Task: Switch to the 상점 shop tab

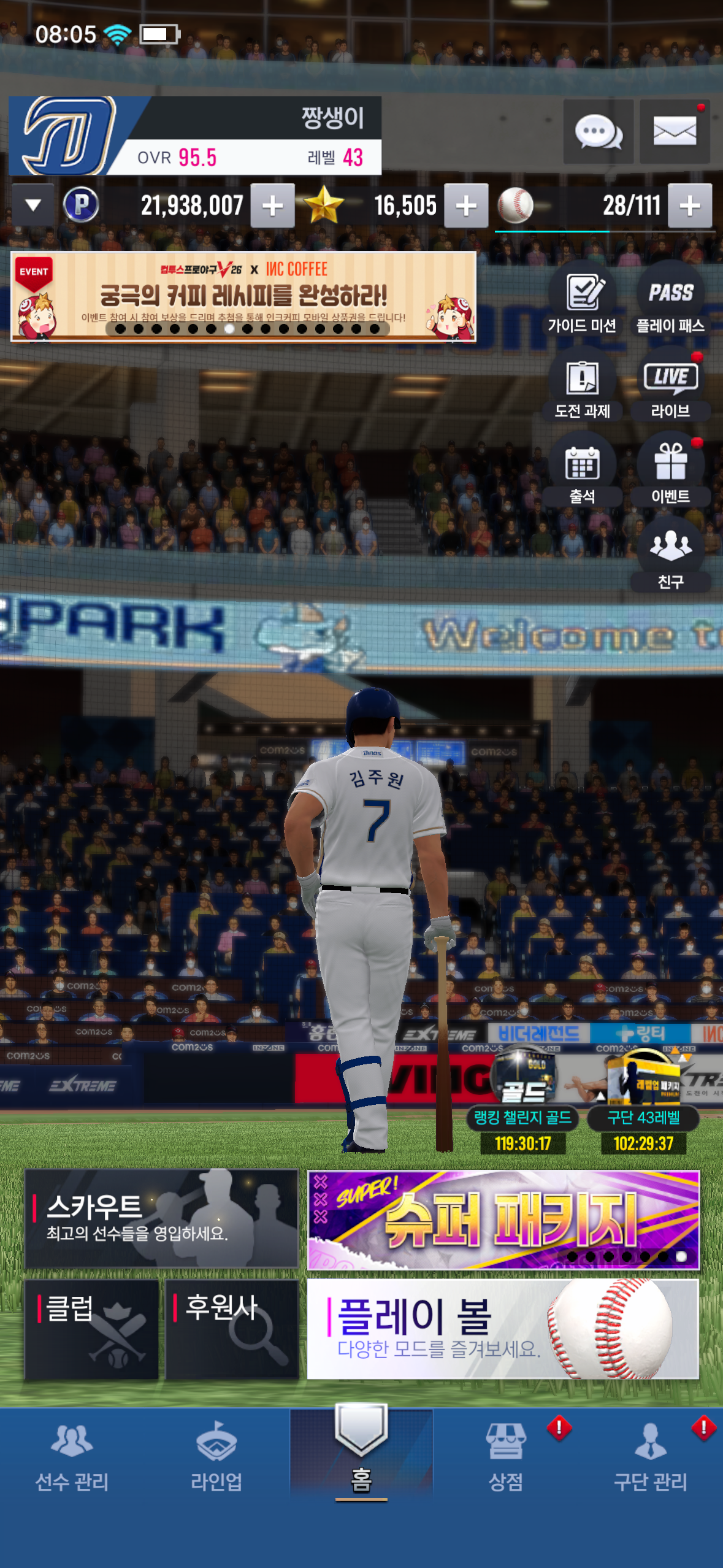Action: [x=506, y=1456]
